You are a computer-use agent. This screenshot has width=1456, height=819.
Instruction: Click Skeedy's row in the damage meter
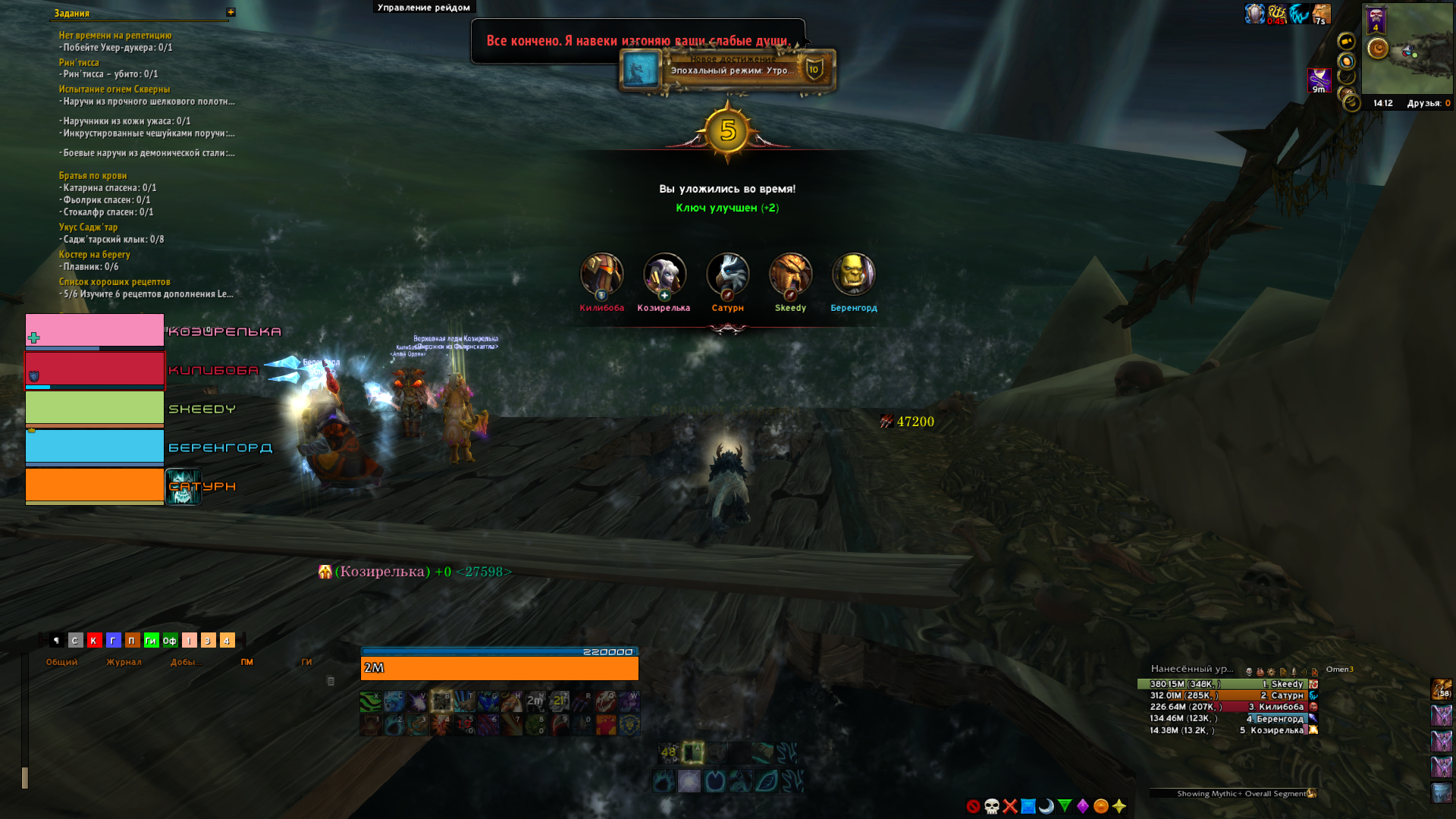pos(1227,684)
